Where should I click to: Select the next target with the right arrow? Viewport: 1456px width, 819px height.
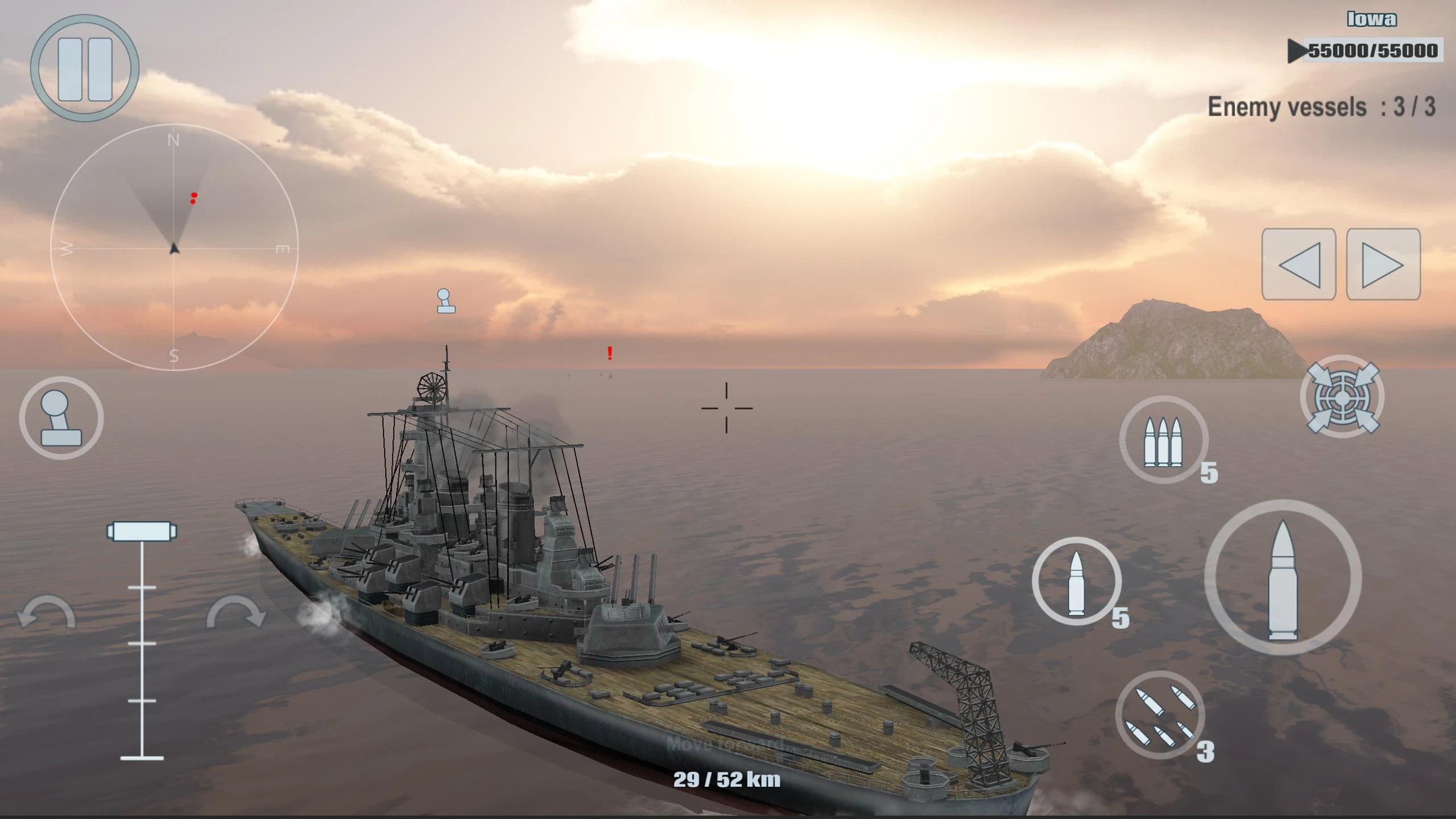coord(1383,264)
